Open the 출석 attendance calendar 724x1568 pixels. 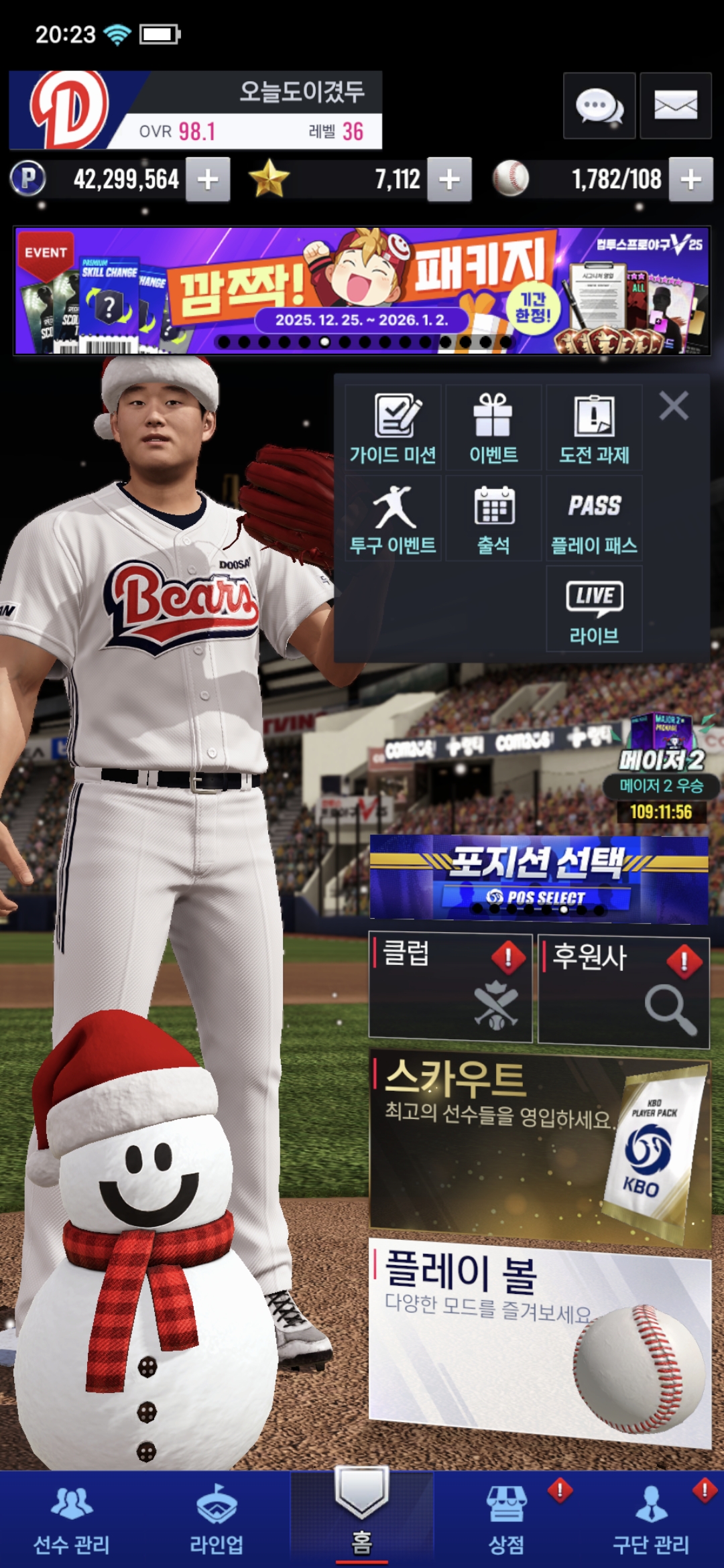click(x=493, y=518)
